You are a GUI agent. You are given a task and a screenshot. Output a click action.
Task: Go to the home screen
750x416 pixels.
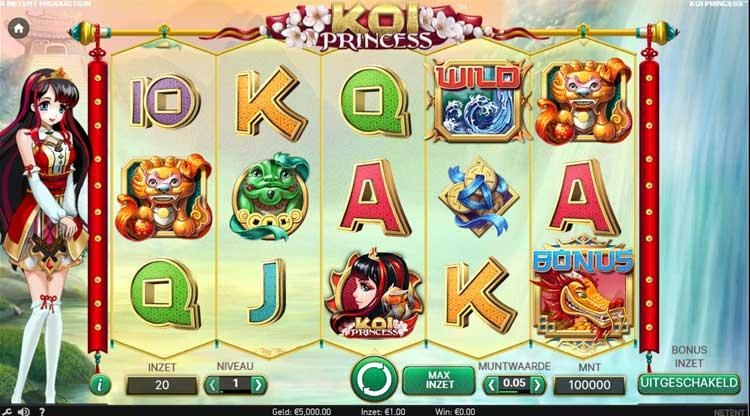(18, 29)
